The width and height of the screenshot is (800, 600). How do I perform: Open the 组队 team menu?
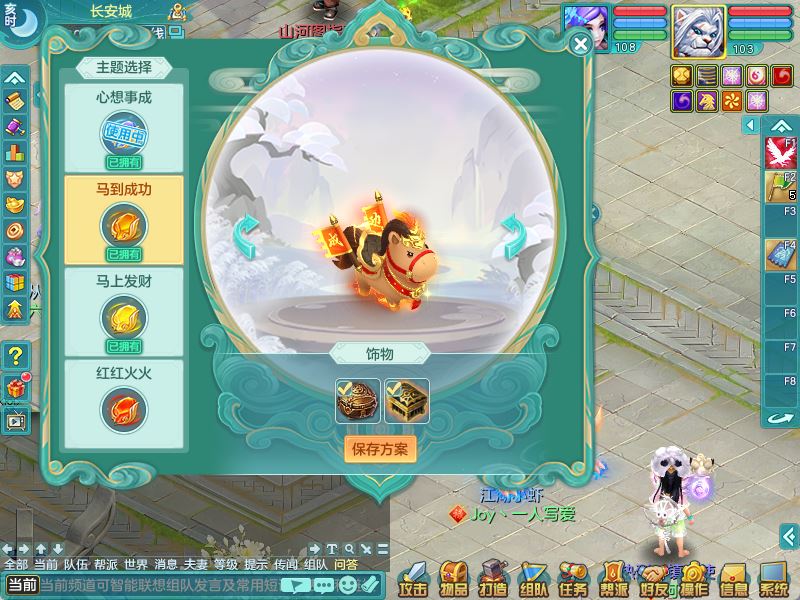coord(533,578)
